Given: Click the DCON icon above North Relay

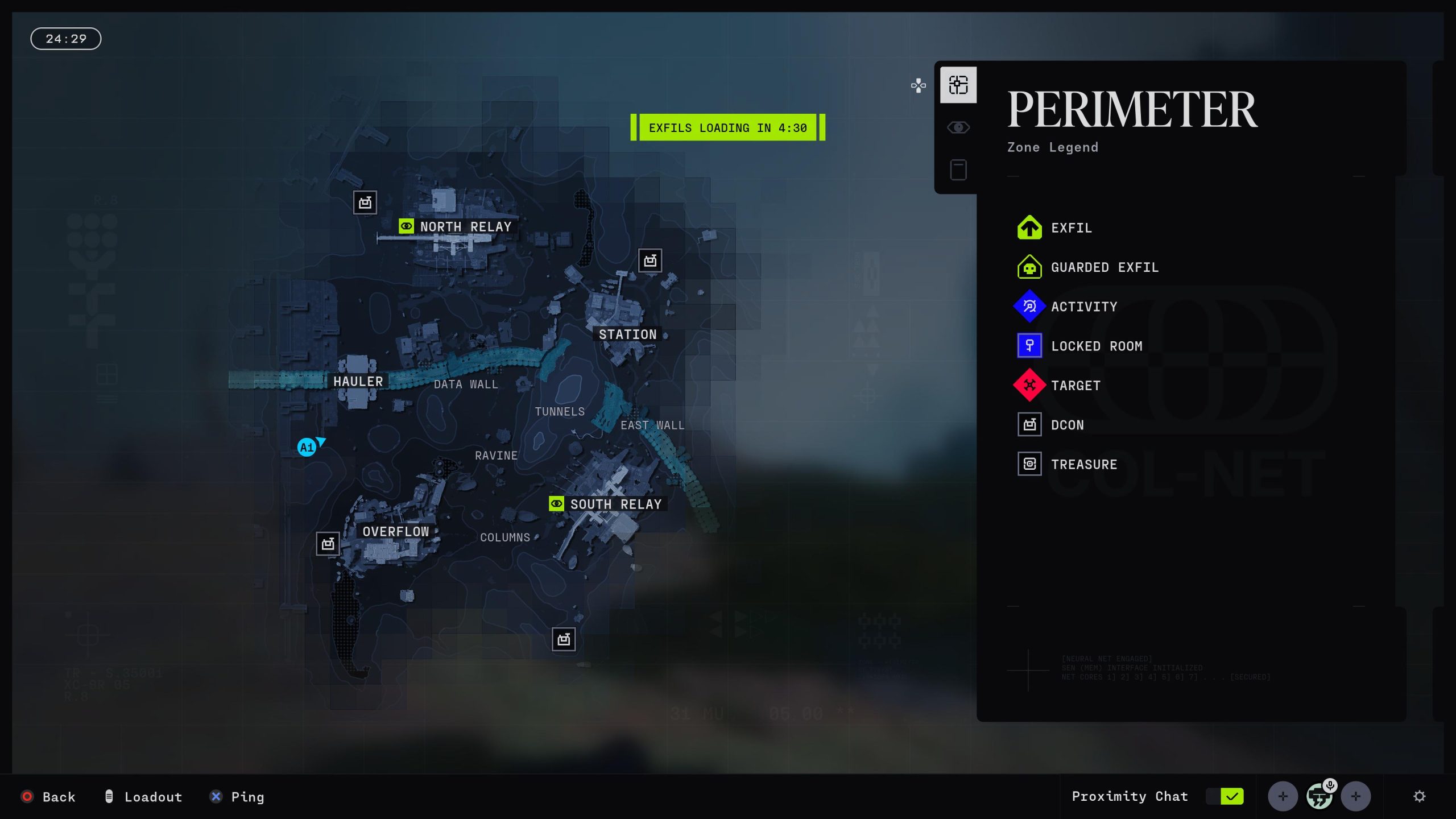Looking at the screenshot, I should [366, 202].
